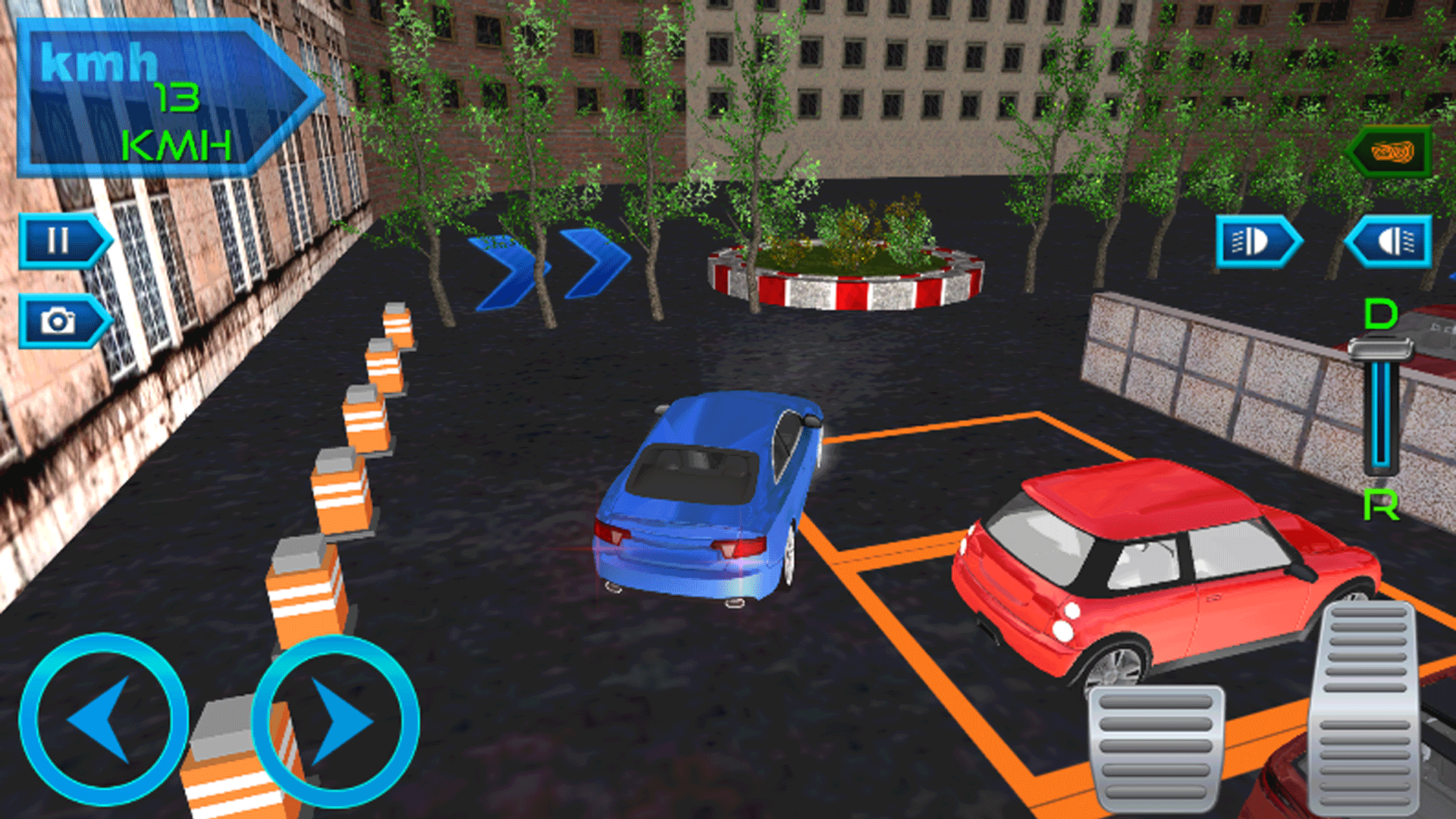
Task: Toggle the right-pointing blue headlight button
Action: [x=1256, y=242]
